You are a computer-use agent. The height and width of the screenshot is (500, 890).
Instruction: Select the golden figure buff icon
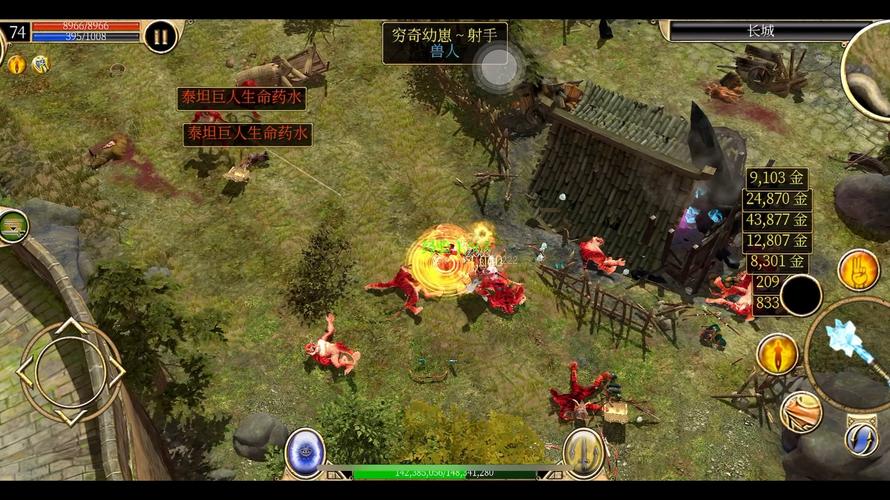(16, 65)
